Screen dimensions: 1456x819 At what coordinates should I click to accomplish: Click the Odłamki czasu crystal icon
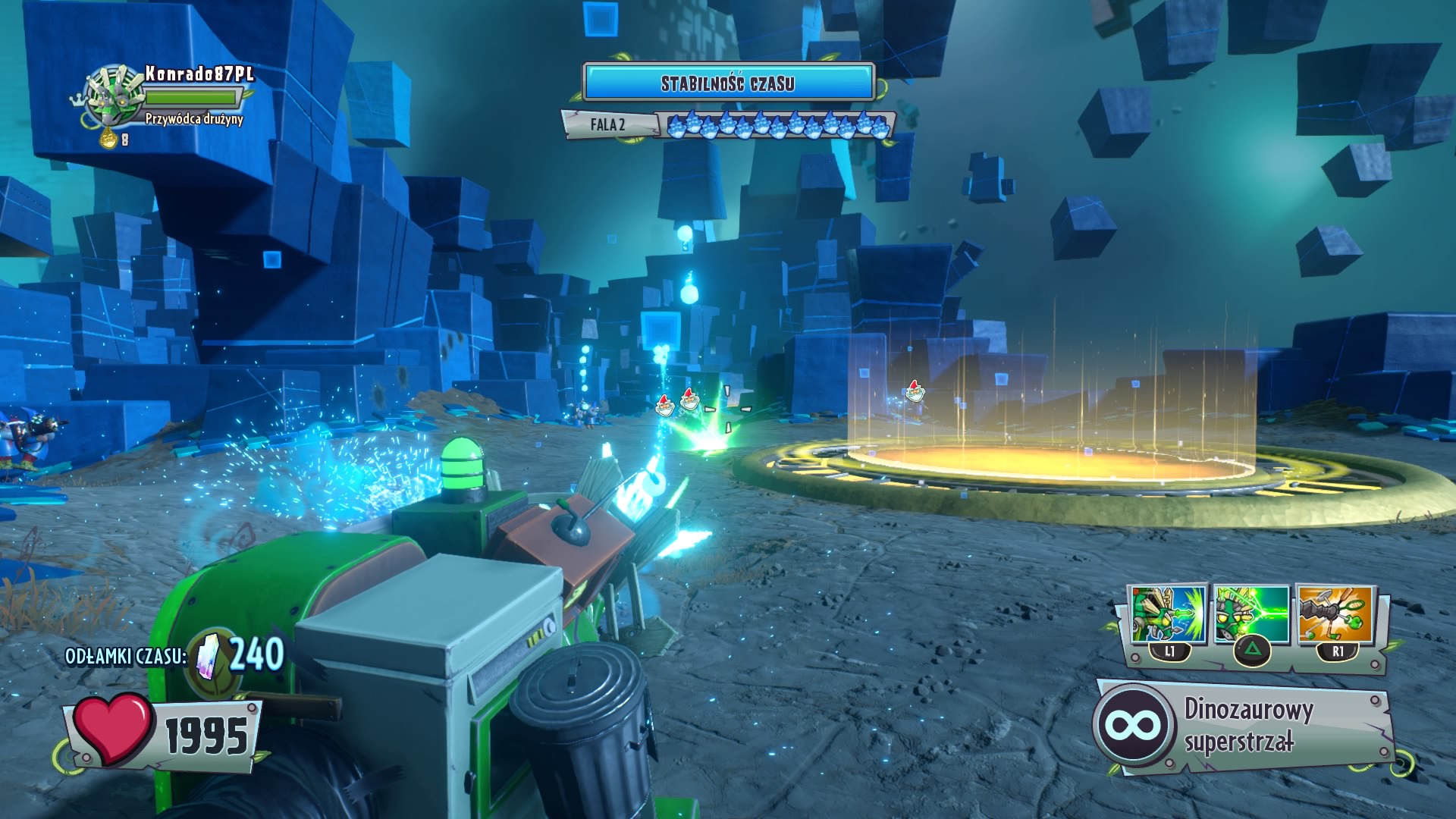(x=208, y=656)
